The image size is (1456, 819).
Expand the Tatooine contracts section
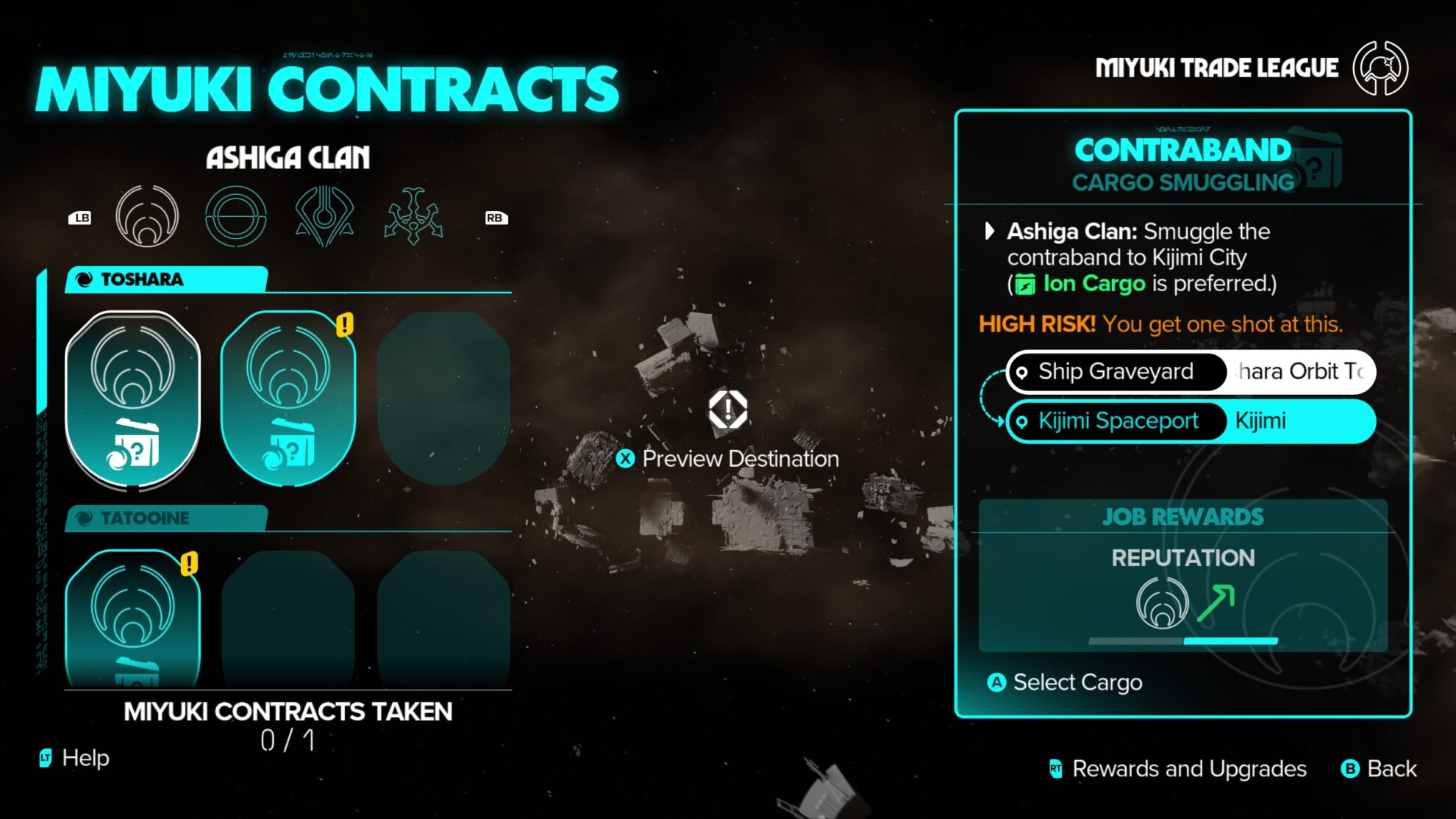tap(140, 518)
